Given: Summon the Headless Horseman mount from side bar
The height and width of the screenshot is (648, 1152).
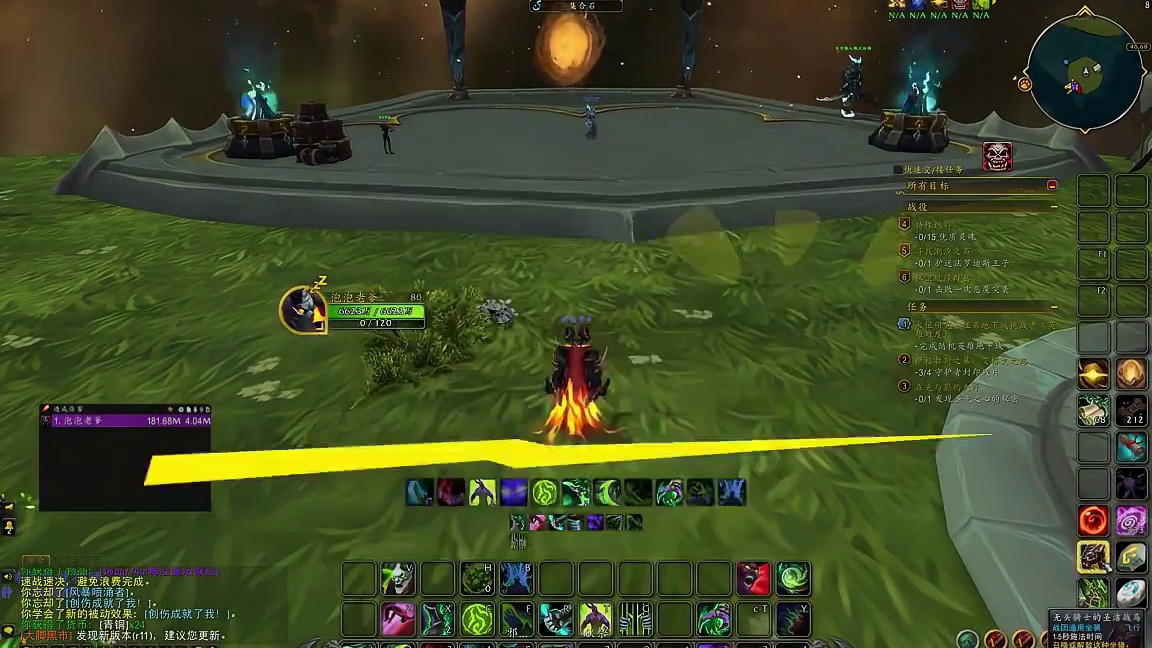Looking at the screenshot, I should 1093,557.
